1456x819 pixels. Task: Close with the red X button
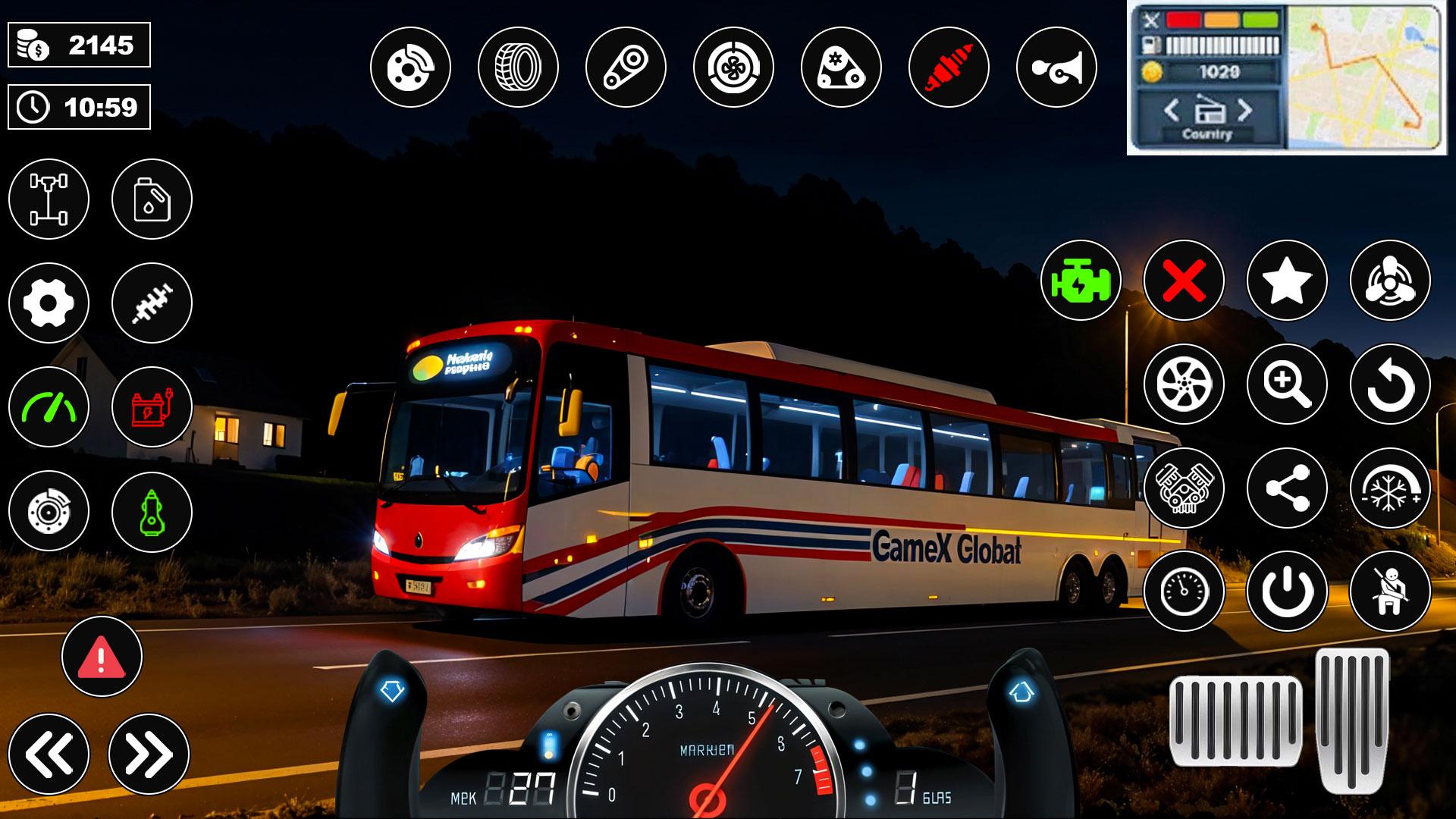(x=1183, y=281)
